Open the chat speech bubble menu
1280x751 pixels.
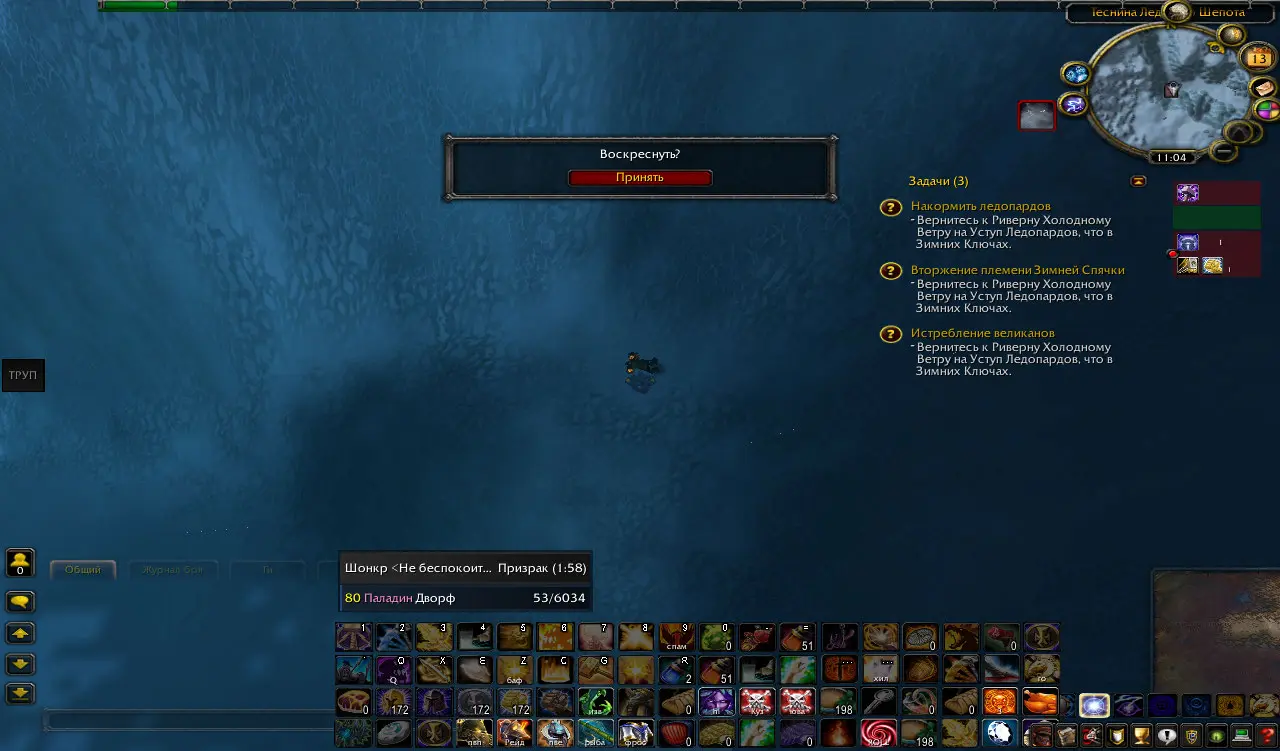(21, 602)
